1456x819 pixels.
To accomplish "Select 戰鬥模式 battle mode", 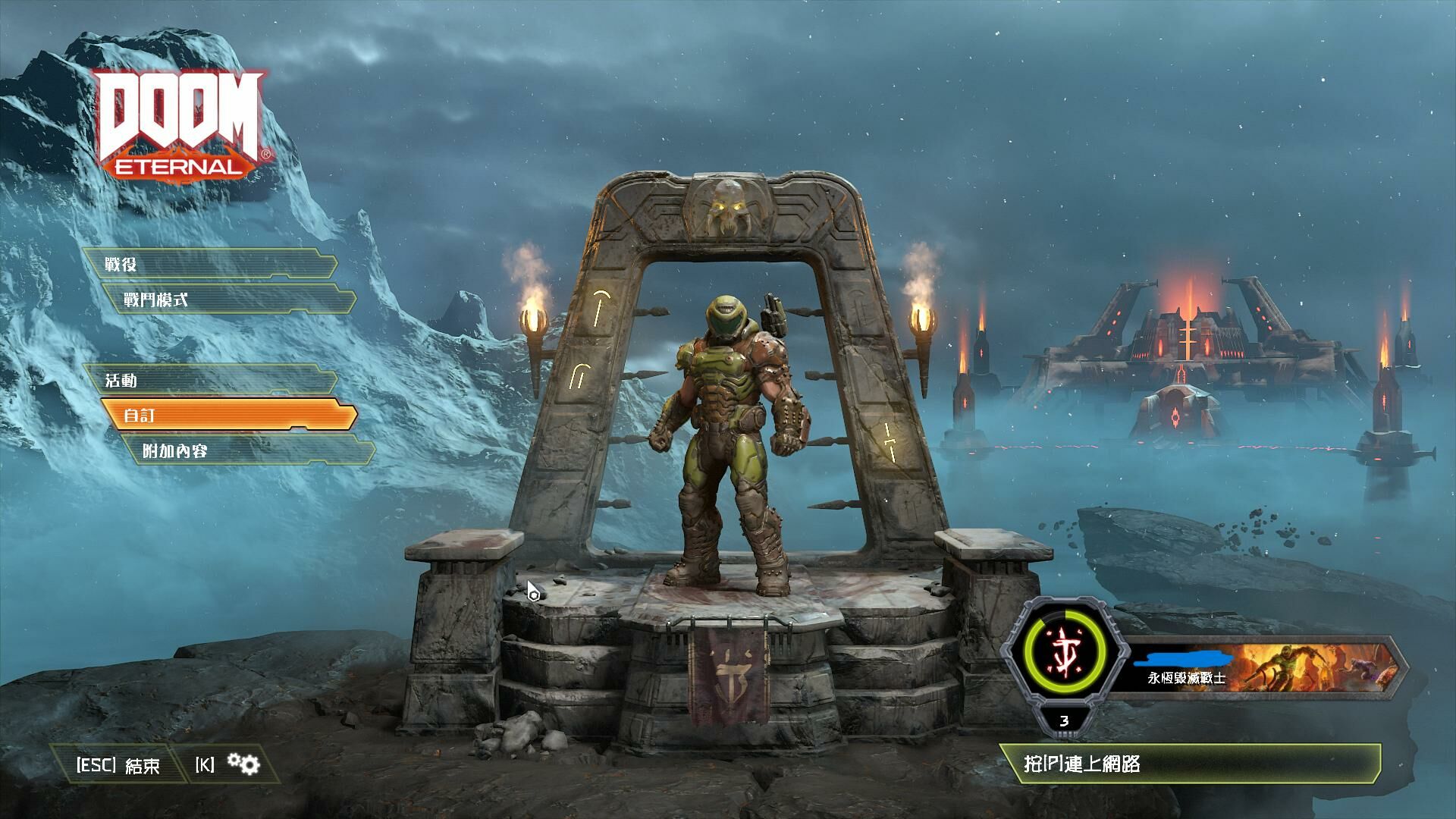I will [x=228, y=300].
